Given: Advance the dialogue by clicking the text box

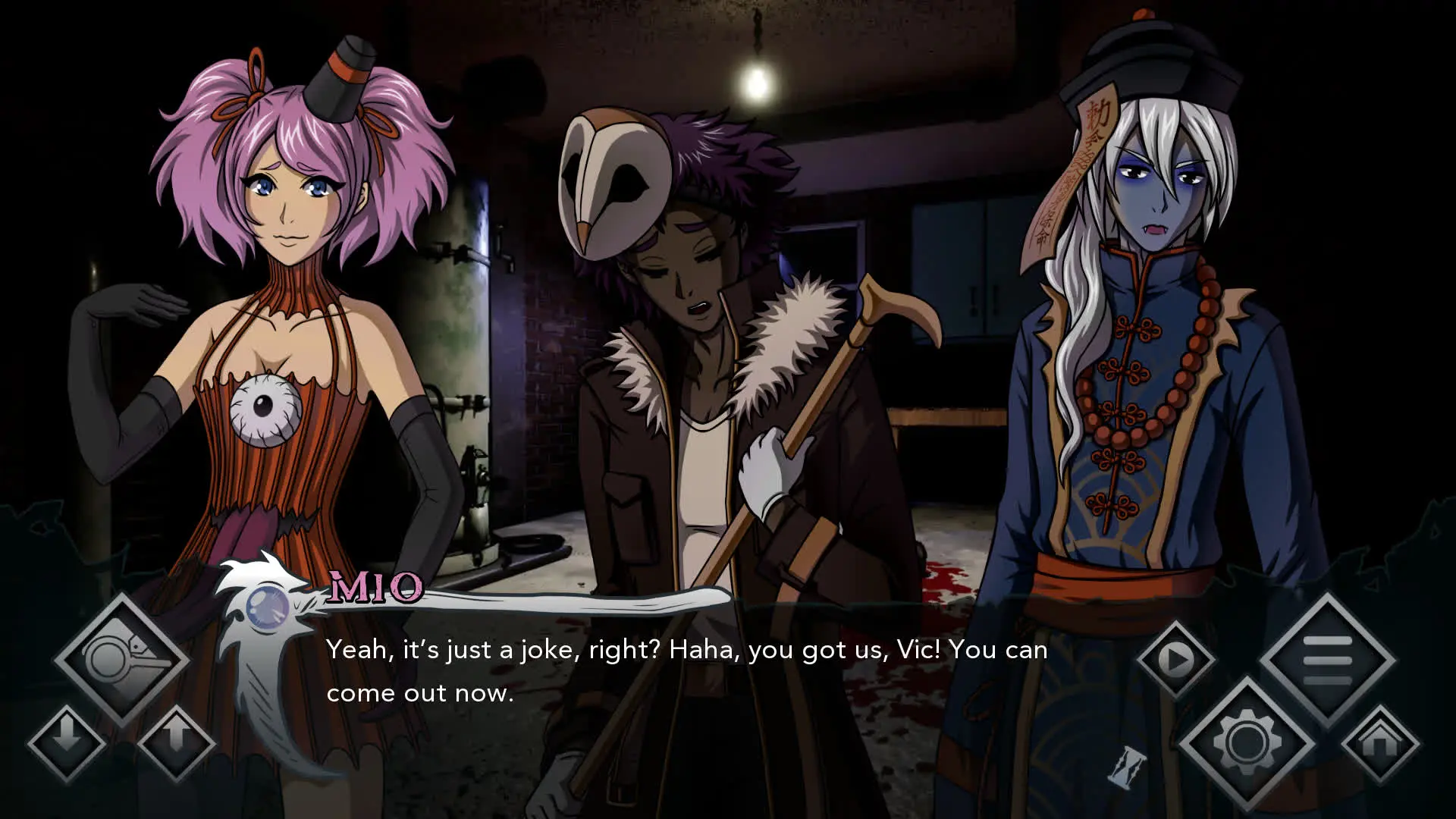Looking at the screenshot, I should (x=682, y=671).
